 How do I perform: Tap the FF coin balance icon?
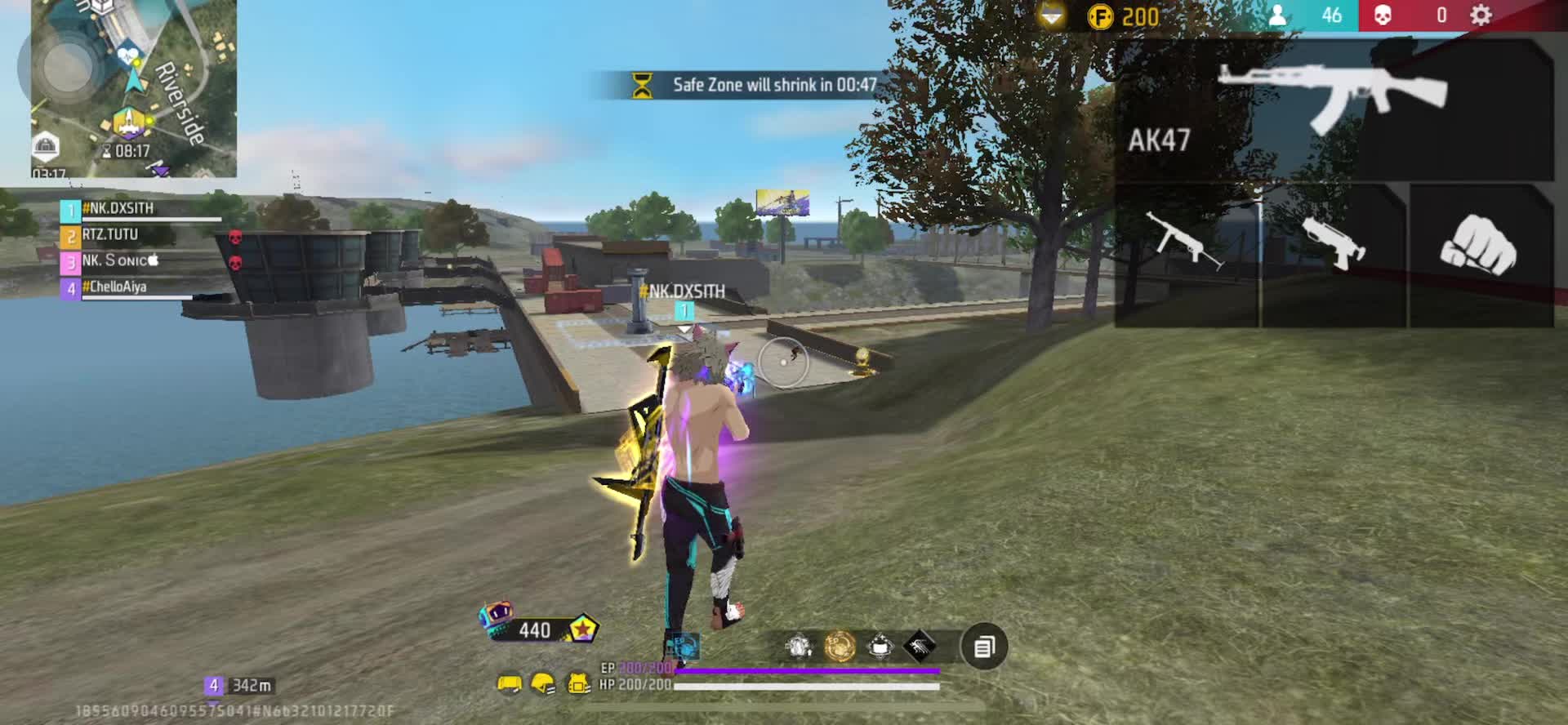click(1100, 16)
